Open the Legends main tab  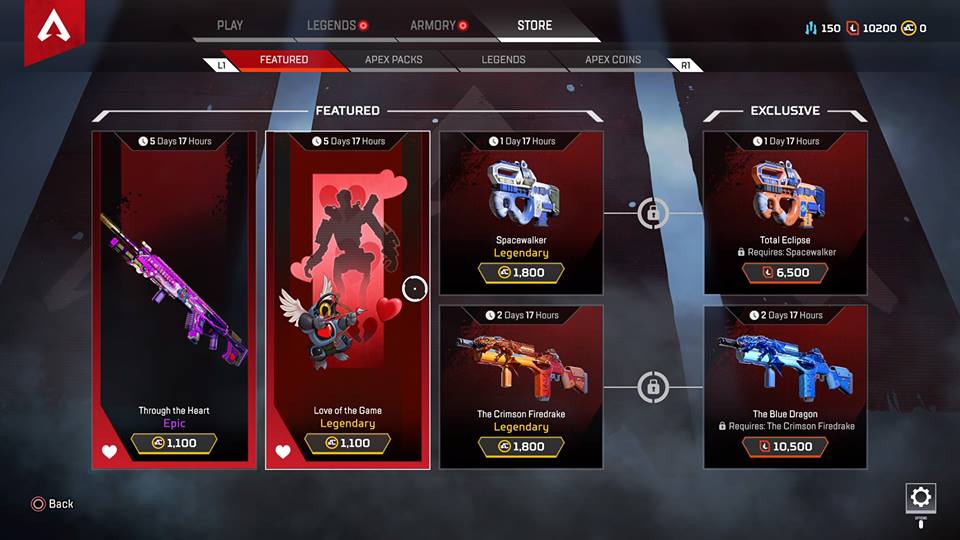[331, 25]
